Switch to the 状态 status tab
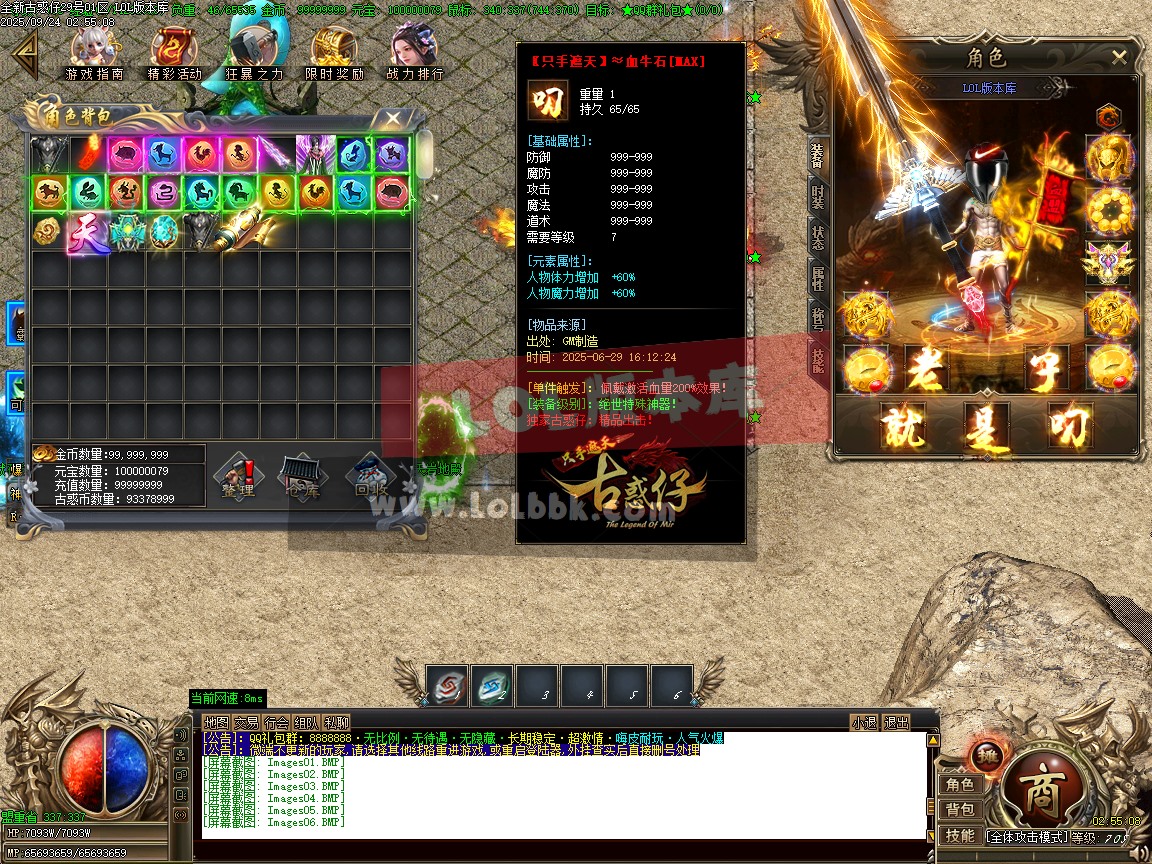1152x864 pixels. 818,237
